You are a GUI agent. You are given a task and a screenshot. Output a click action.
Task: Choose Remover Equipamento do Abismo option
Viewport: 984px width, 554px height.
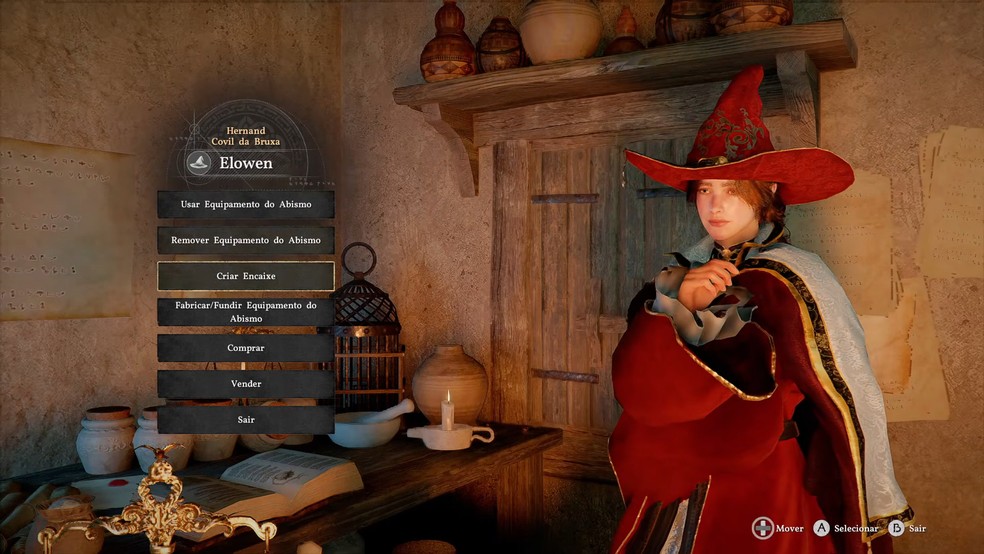tap(246, 240)
